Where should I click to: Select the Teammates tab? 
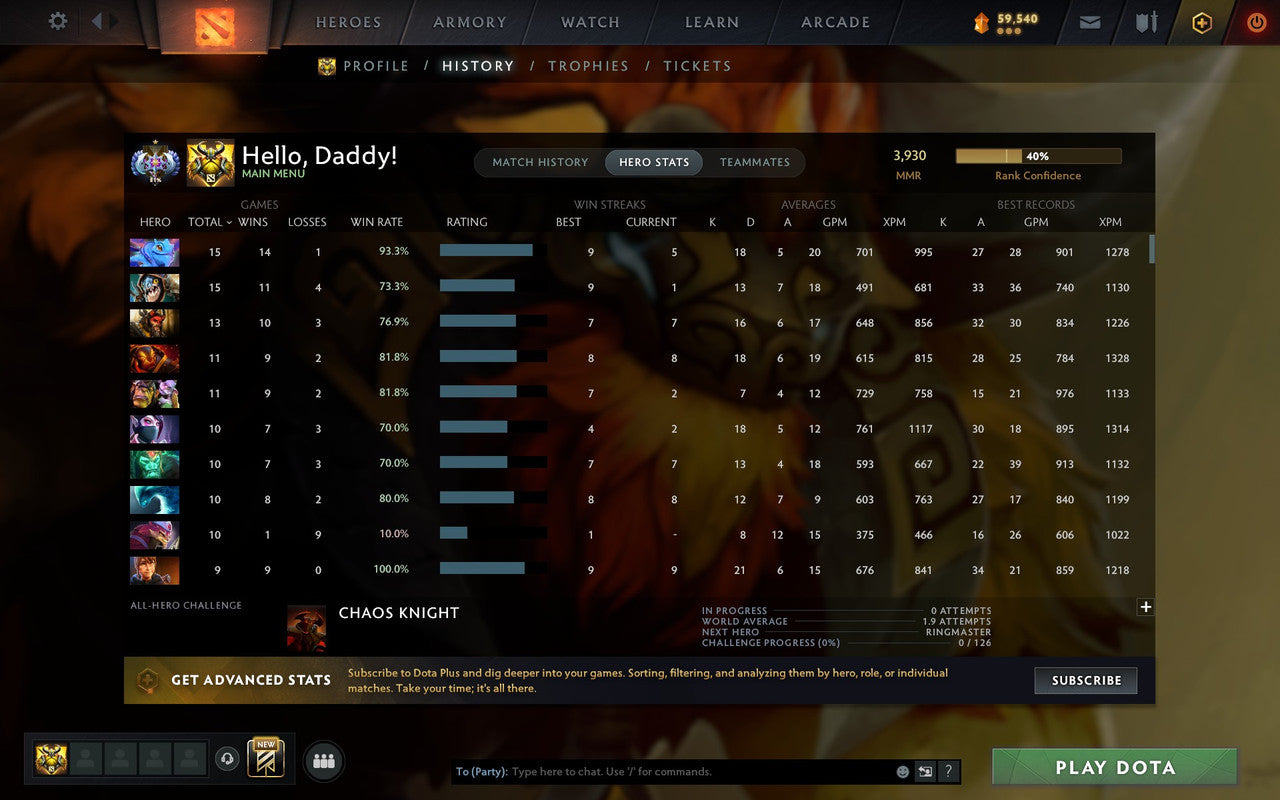(x=755, y=162)
